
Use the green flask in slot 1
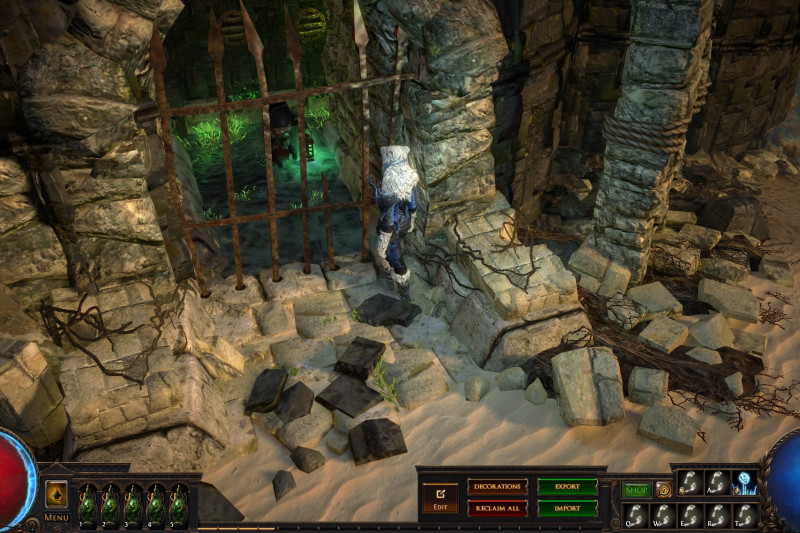pos(88,504)
